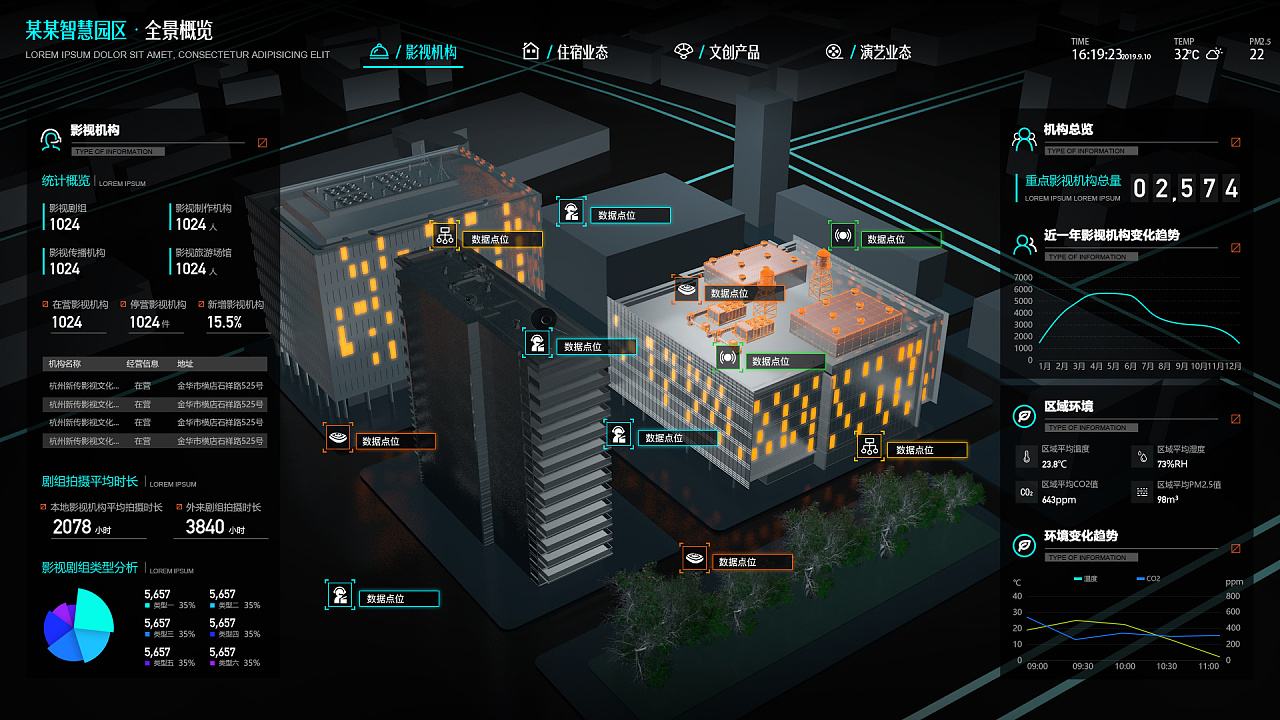The image size is (1280, 720).
Task: Select the 文创产品 tab
Action: coord(718,52)
